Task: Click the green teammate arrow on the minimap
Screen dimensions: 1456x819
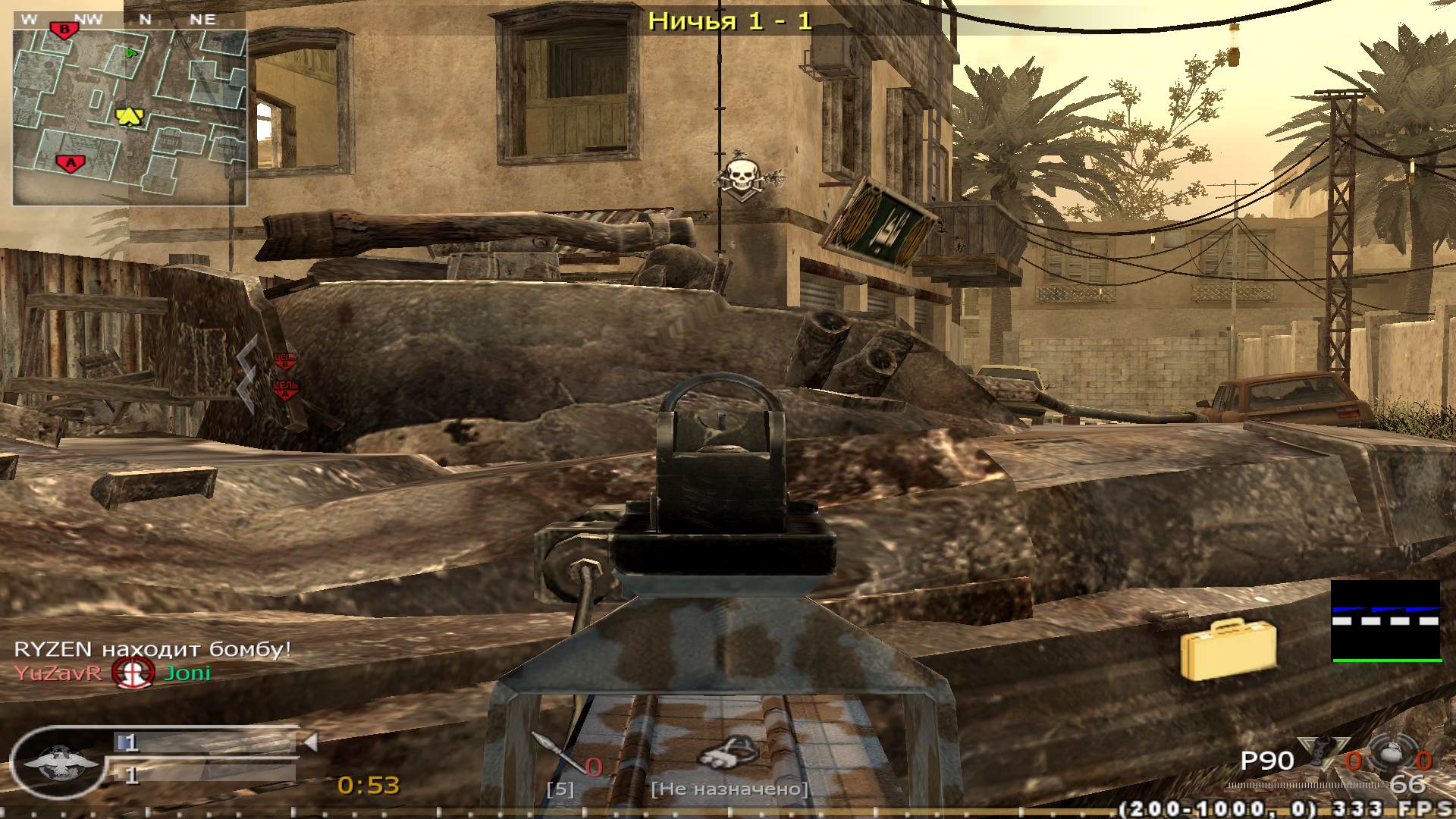Action: [130, 52]
